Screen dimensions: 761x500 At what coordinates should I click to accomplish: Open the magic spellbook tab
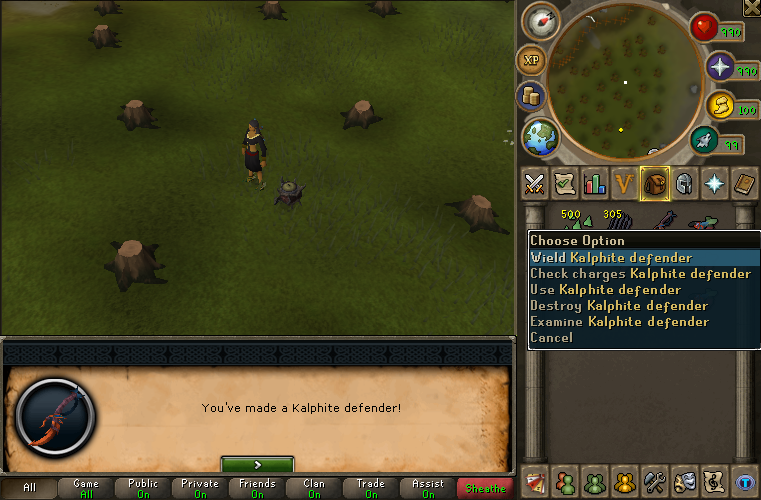[x=715, y=184]
